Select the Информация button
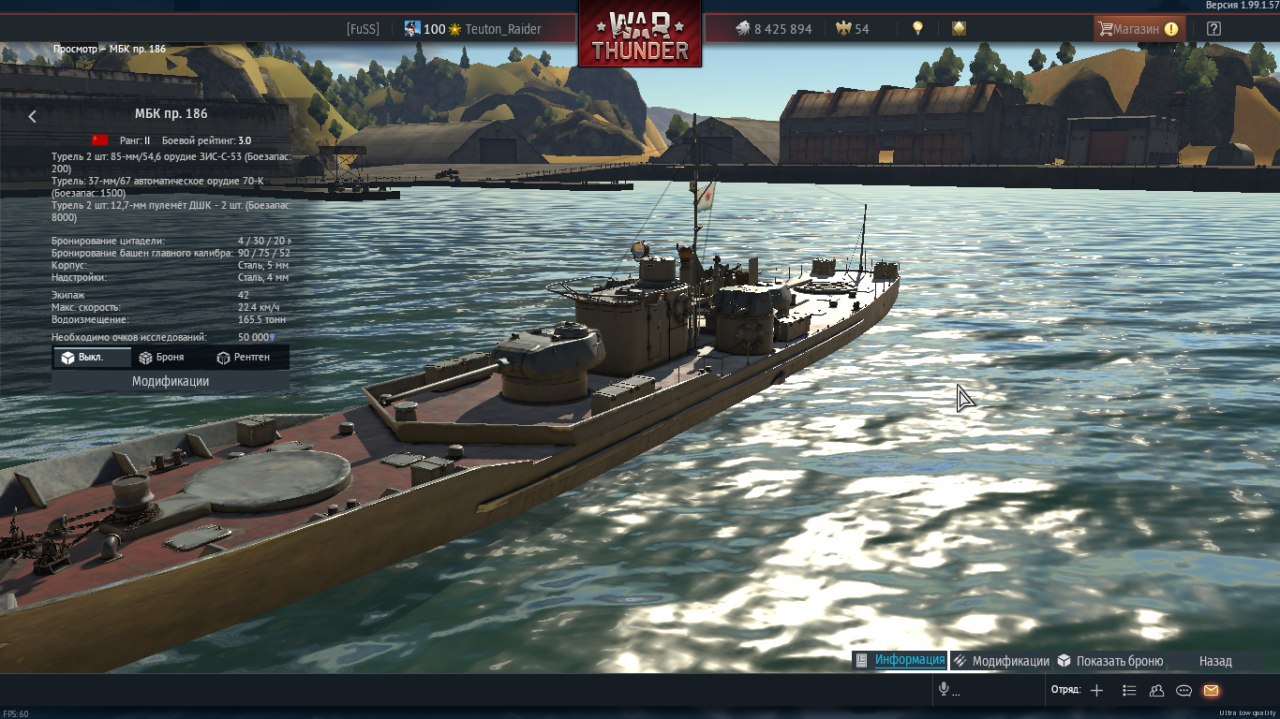Image resolution: width=1280 pixels, height=719 pixels. click(899, 660)
